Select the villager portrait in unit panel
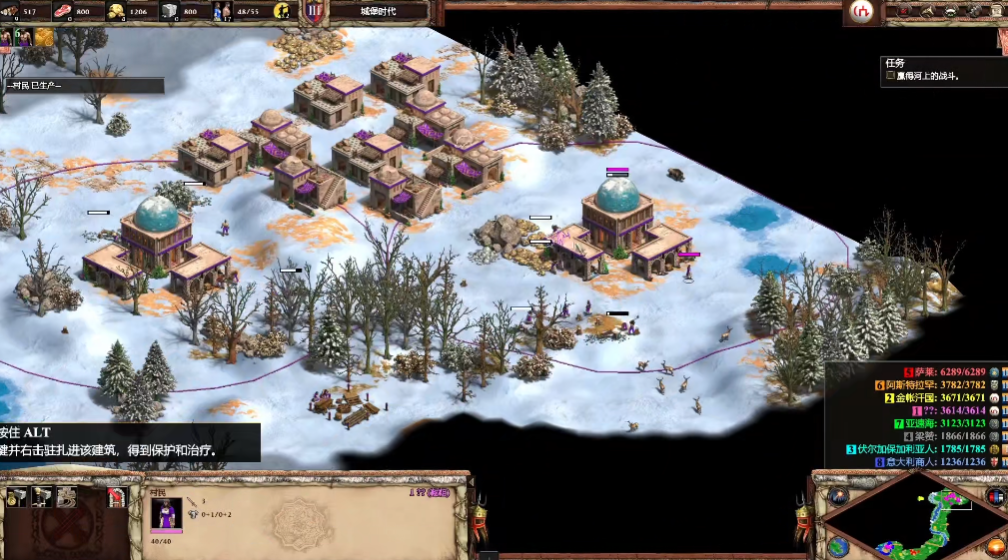Screen dimensions: 1008x560 tap(166, 514)
